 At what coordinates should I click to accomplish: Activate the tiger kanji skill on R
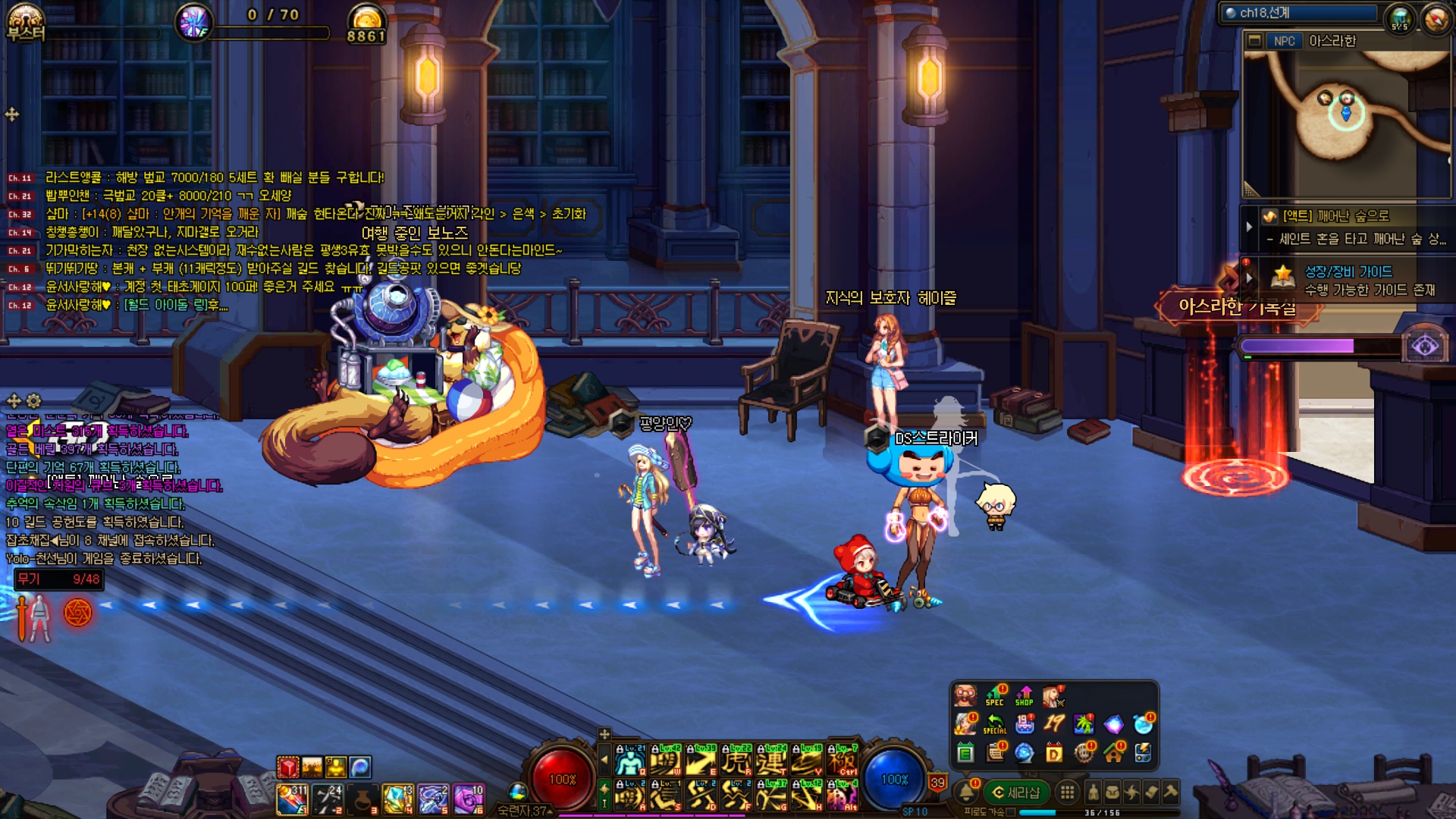tap(736, 761)
